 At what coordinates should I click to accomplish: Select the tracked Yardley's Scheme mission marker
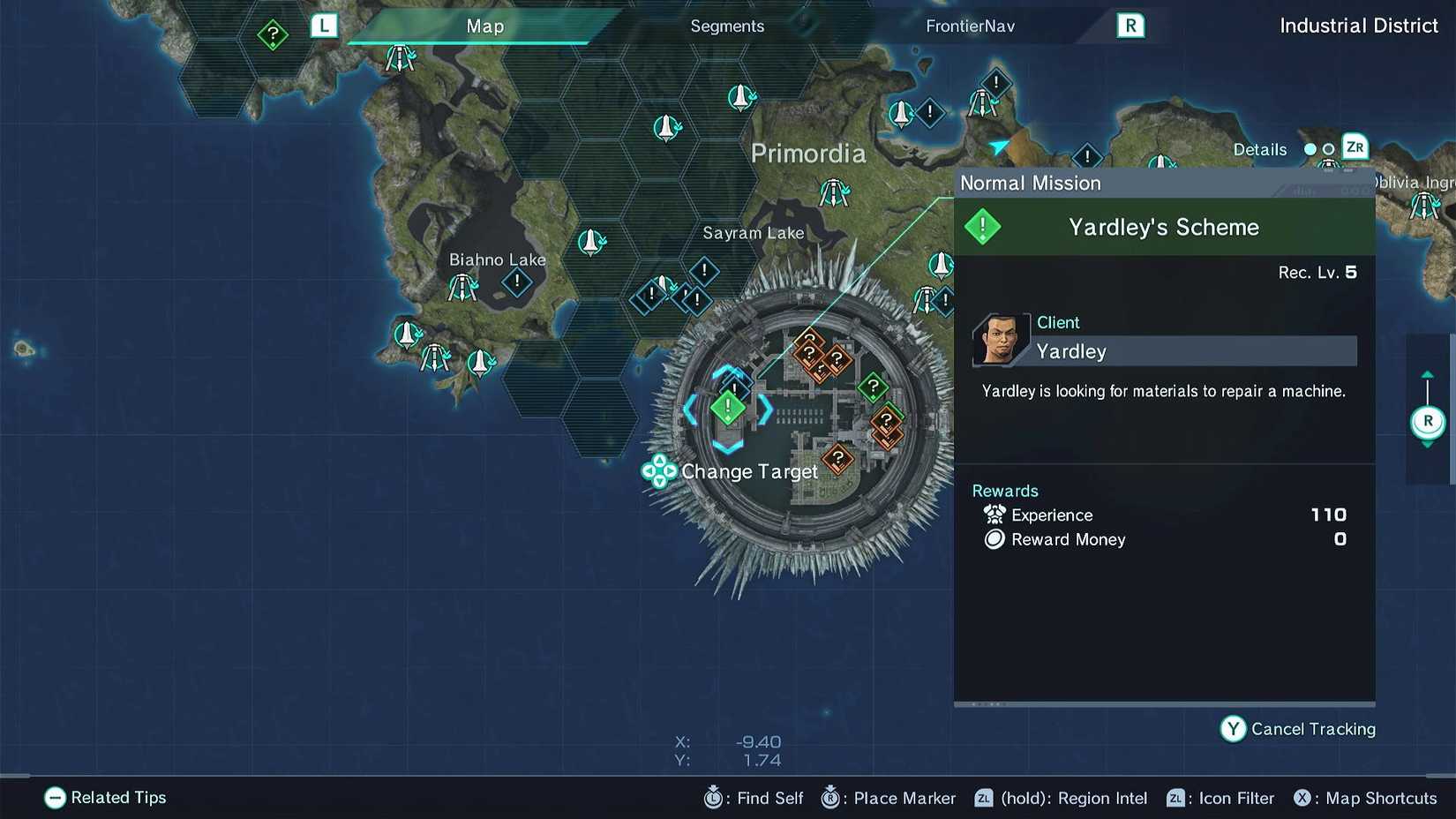(726, 408)
